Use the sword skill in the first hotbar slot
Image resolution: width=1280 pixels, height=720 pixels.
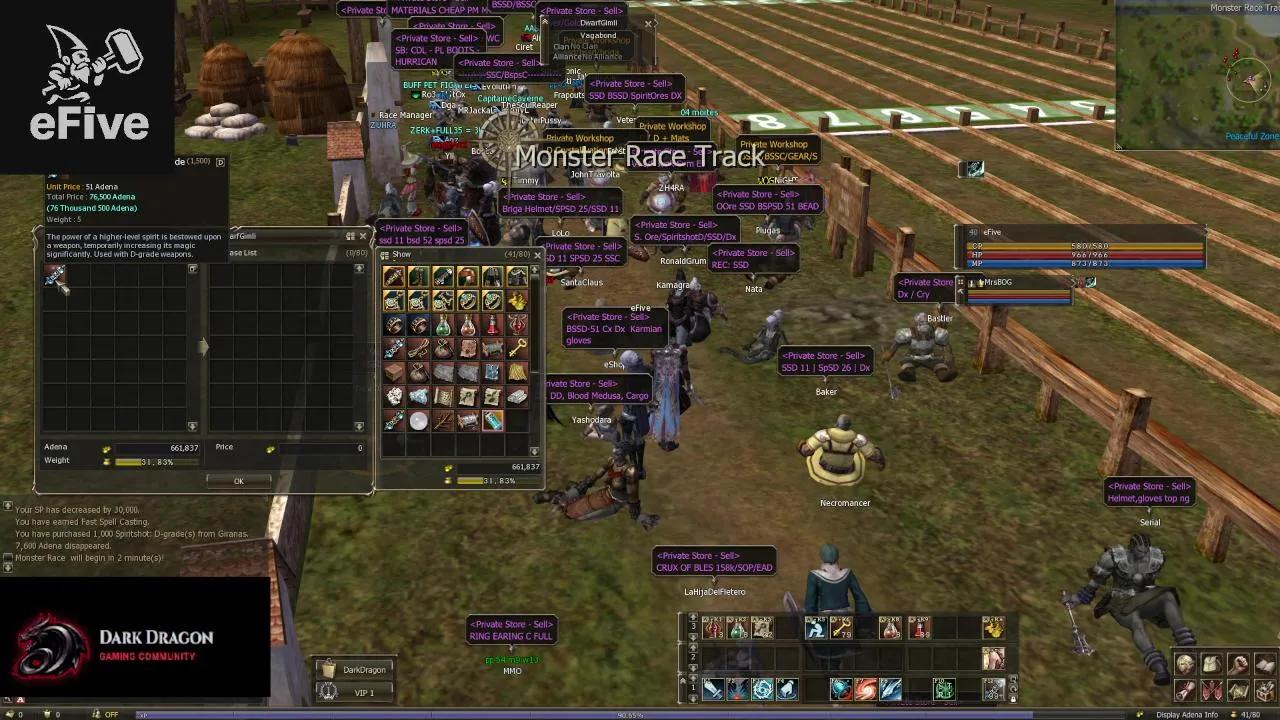point(713,688)
